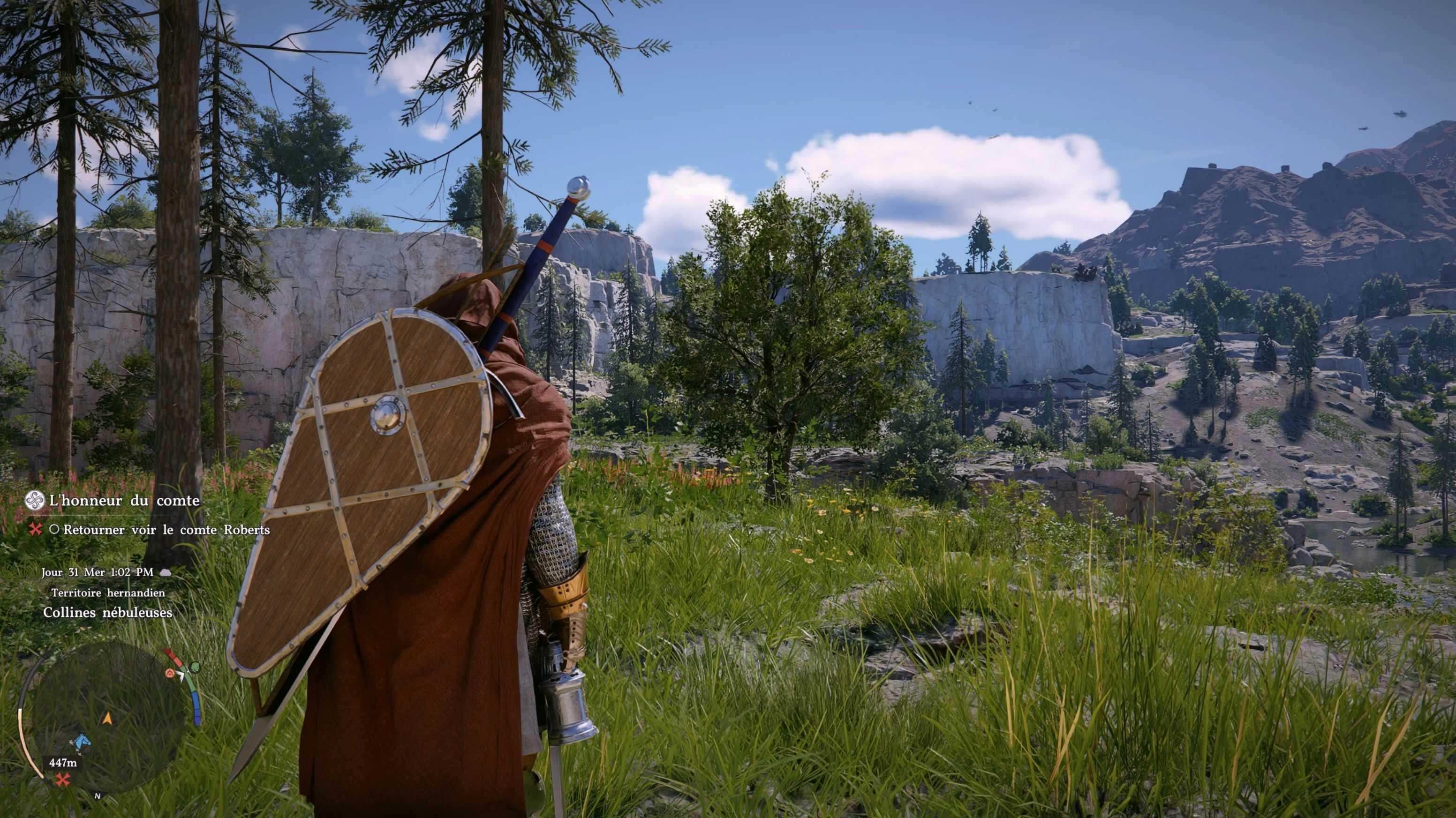The width and height of the screenshot is (1456, 818).
Task: Click the quest knot emblem icon
Action: point(35,501)
